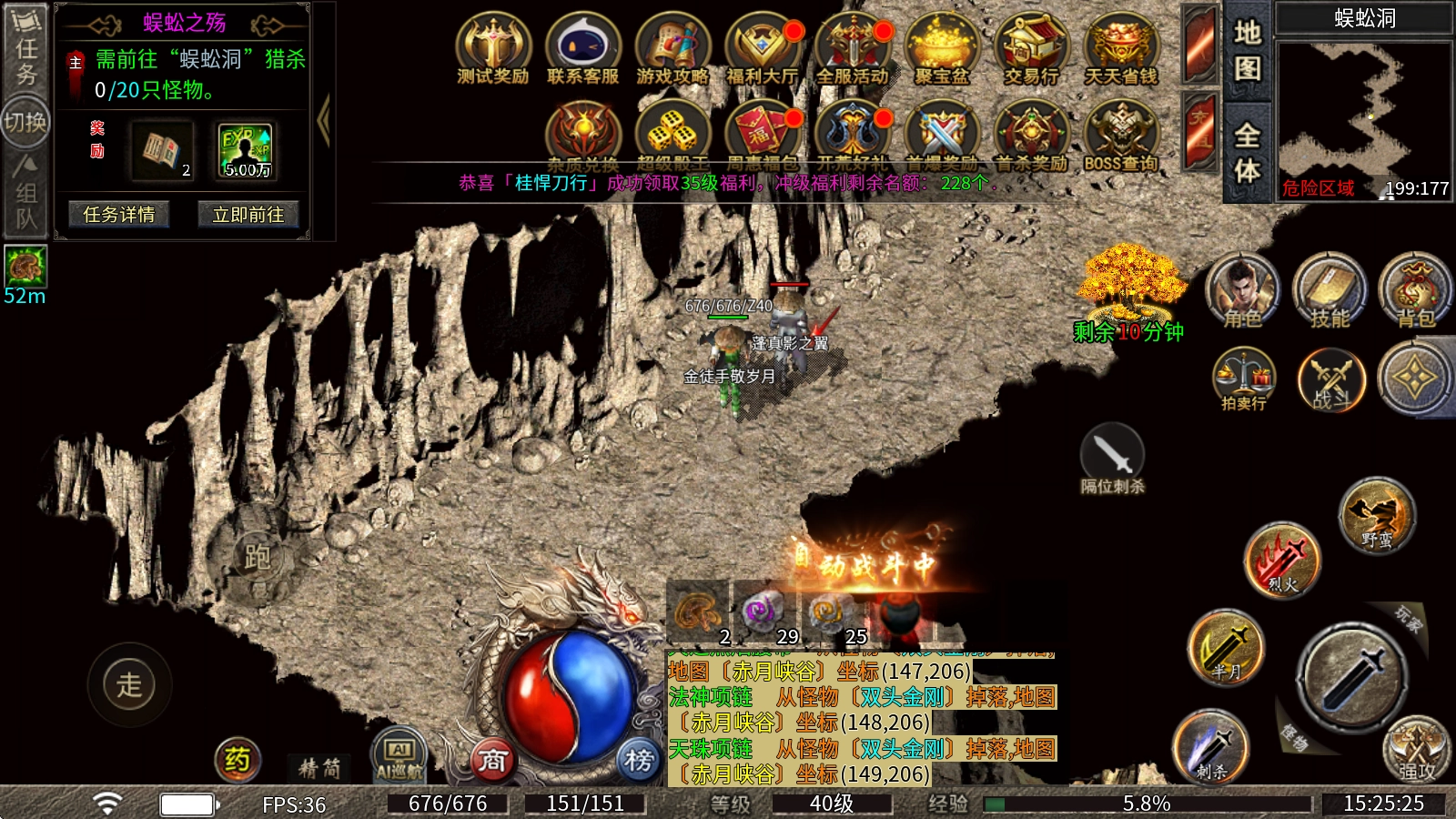
Task: Open the 商 shop button
Action: coord(492,759)
